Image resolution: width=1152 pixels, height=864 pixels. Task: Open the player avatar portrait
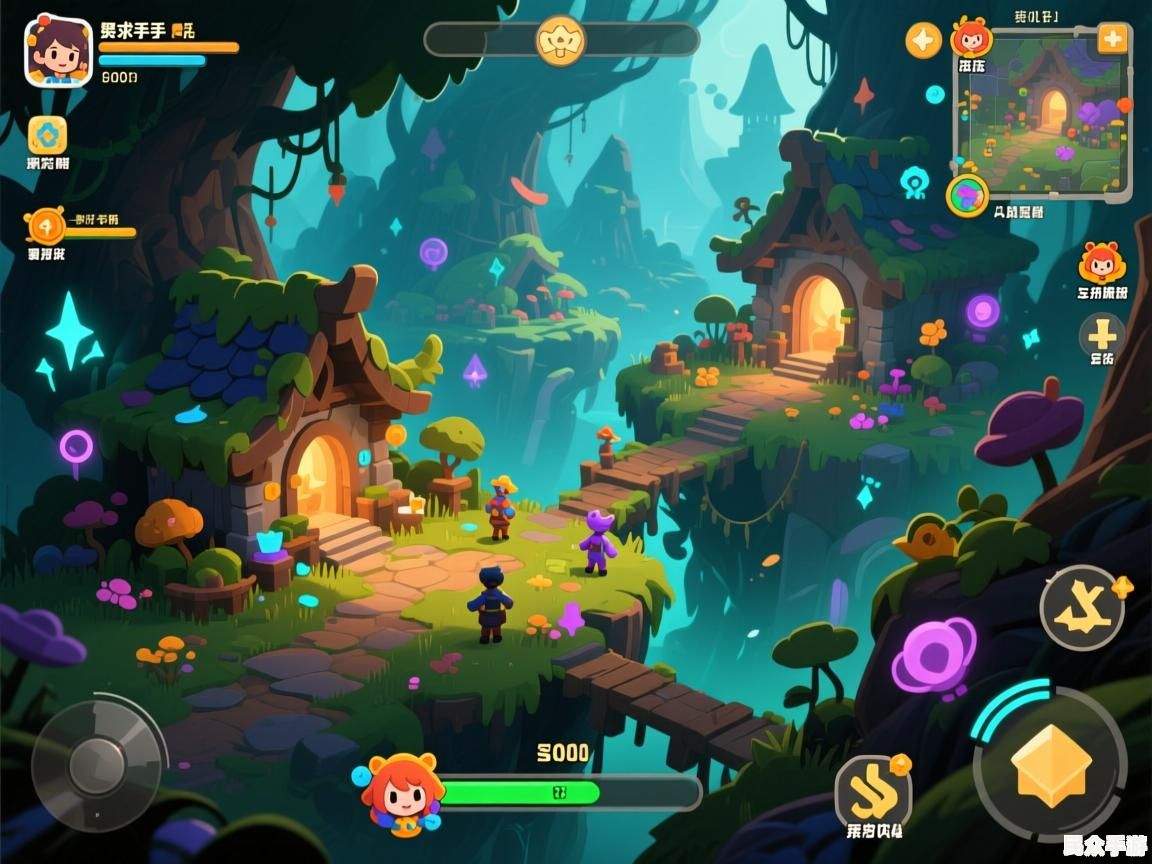point(58,50)
